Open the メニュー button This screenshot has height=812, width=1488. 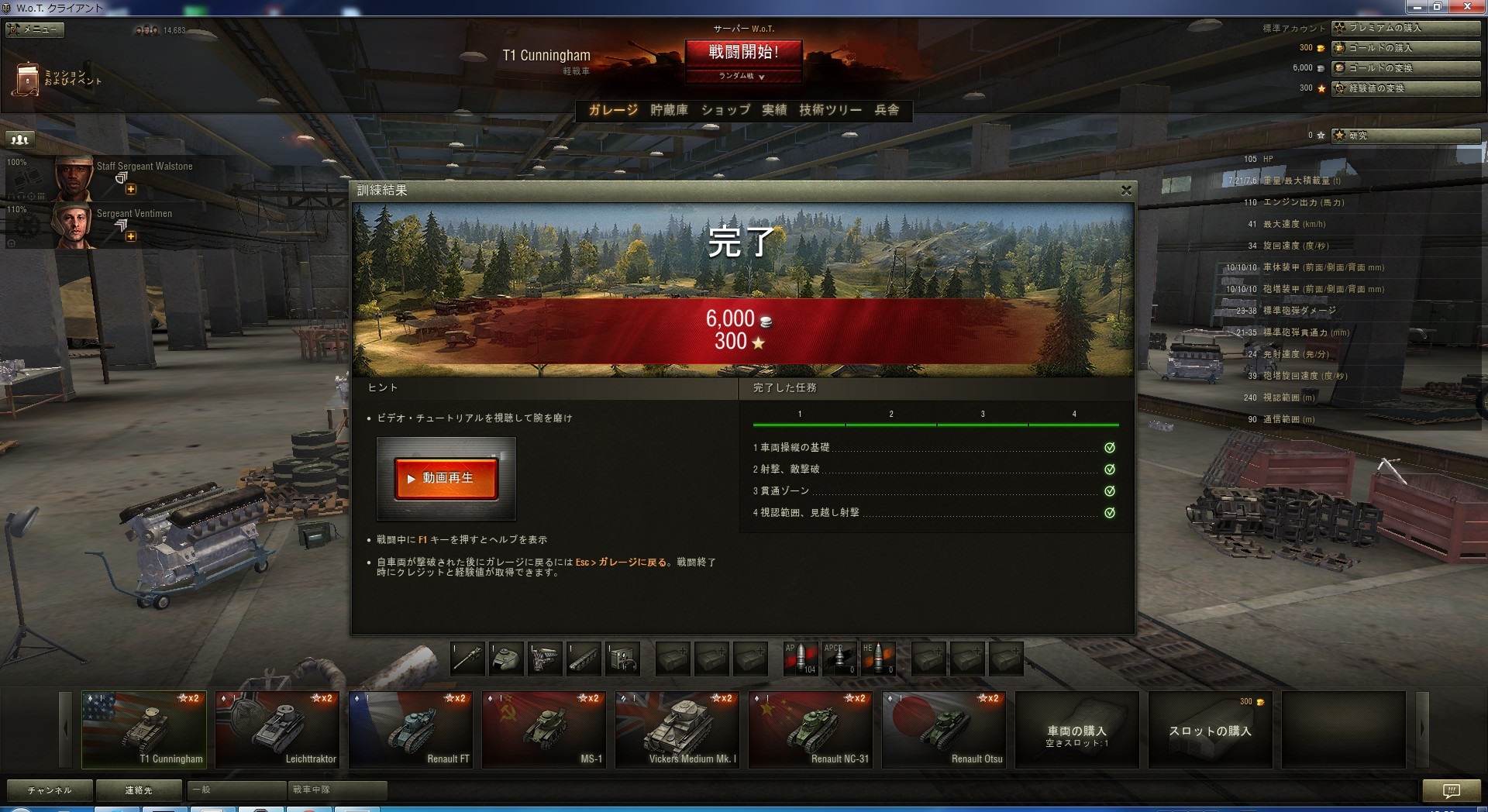tap(34, 29)
